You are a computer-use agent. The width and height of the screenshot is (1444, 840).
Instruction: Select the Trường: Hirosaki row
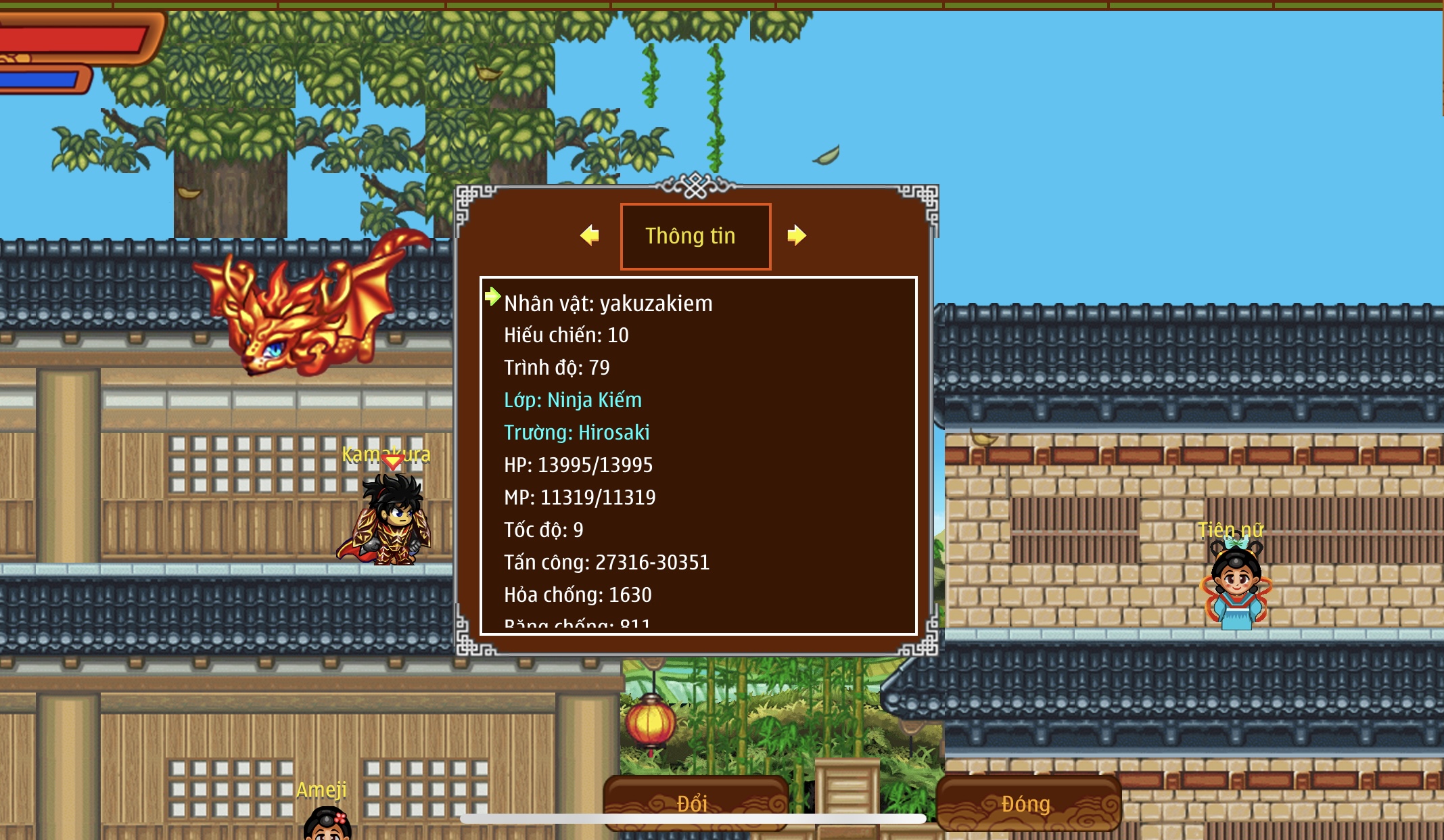pos(577,433)
